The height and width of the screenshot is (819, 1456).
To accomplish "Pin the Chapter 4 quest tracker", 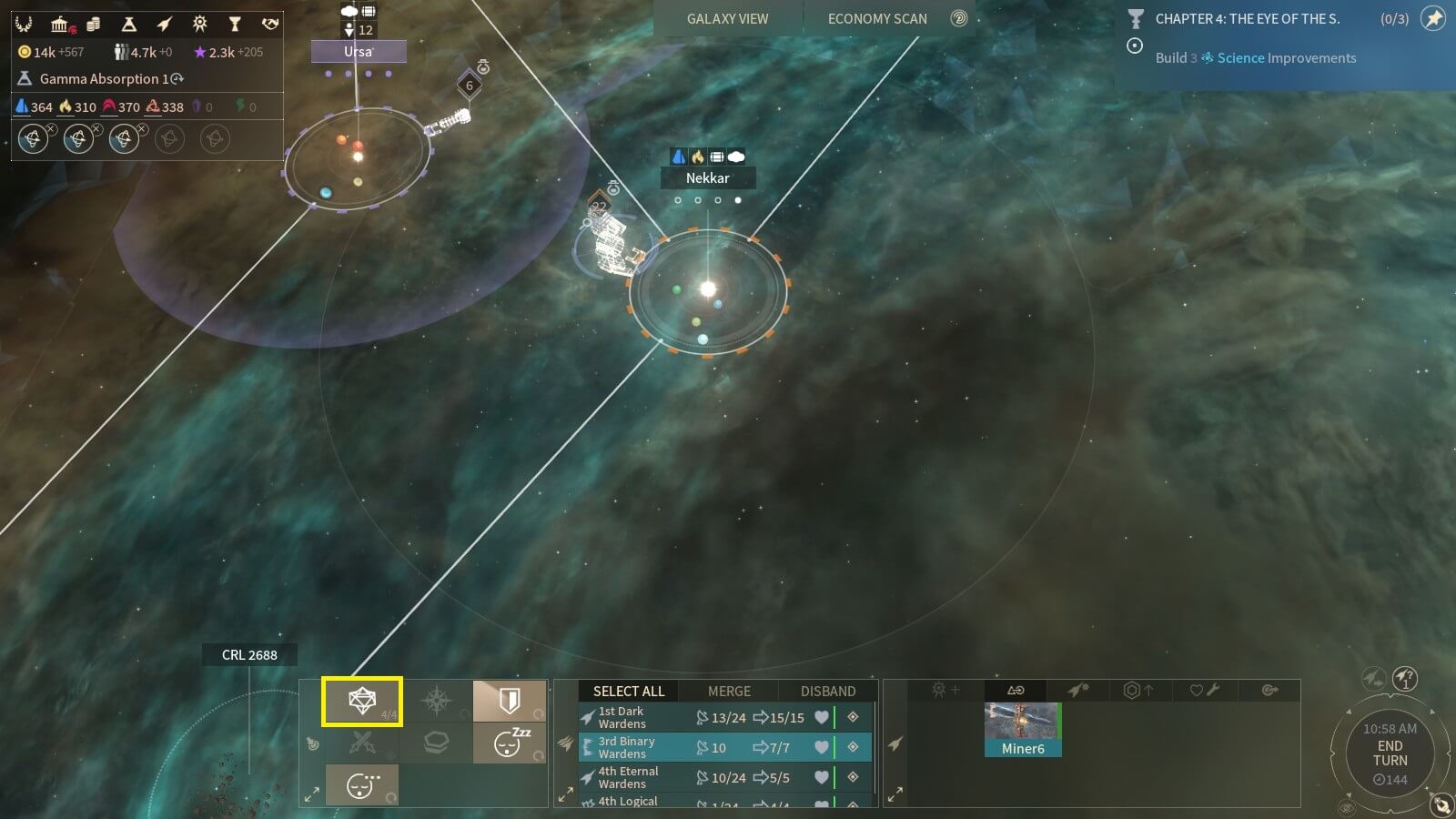I will click(1433, 18).
